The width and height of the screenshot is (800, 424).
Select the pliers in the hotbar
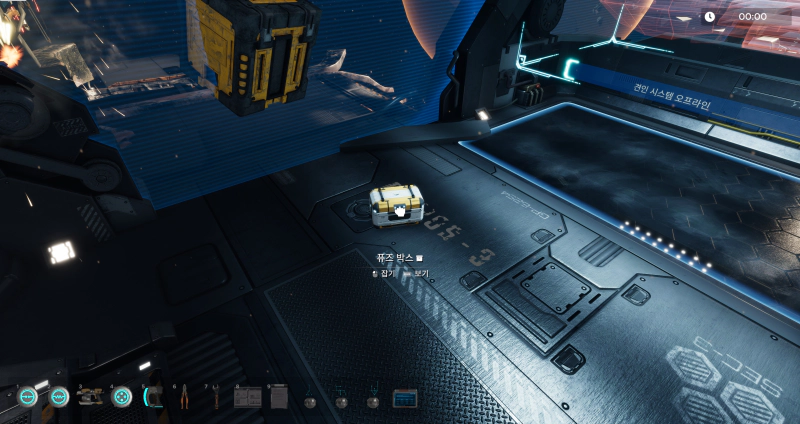[x=185, y=398]
